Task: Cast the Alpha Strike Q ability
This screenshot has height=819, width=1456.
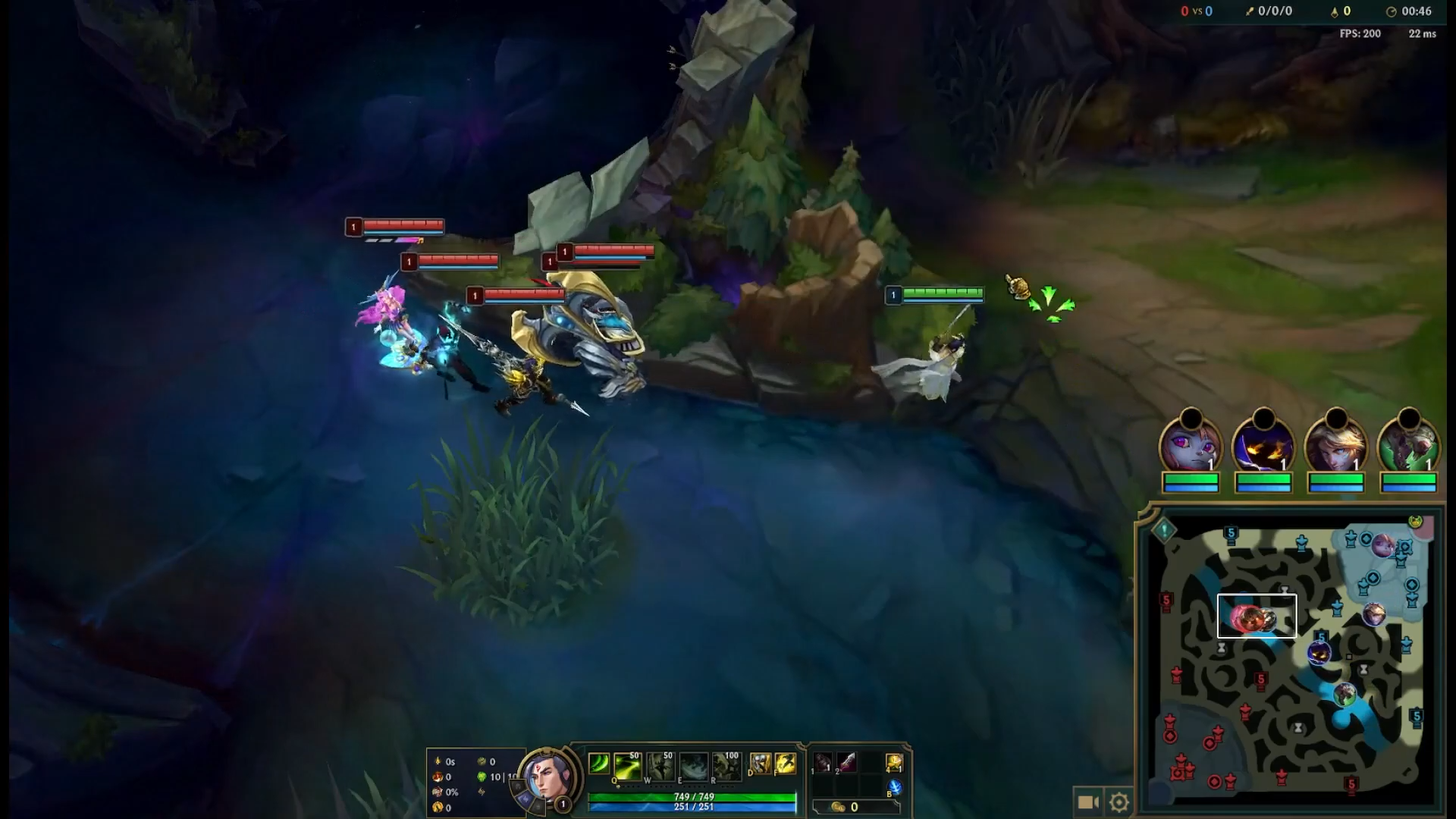Action: point(627,767)
